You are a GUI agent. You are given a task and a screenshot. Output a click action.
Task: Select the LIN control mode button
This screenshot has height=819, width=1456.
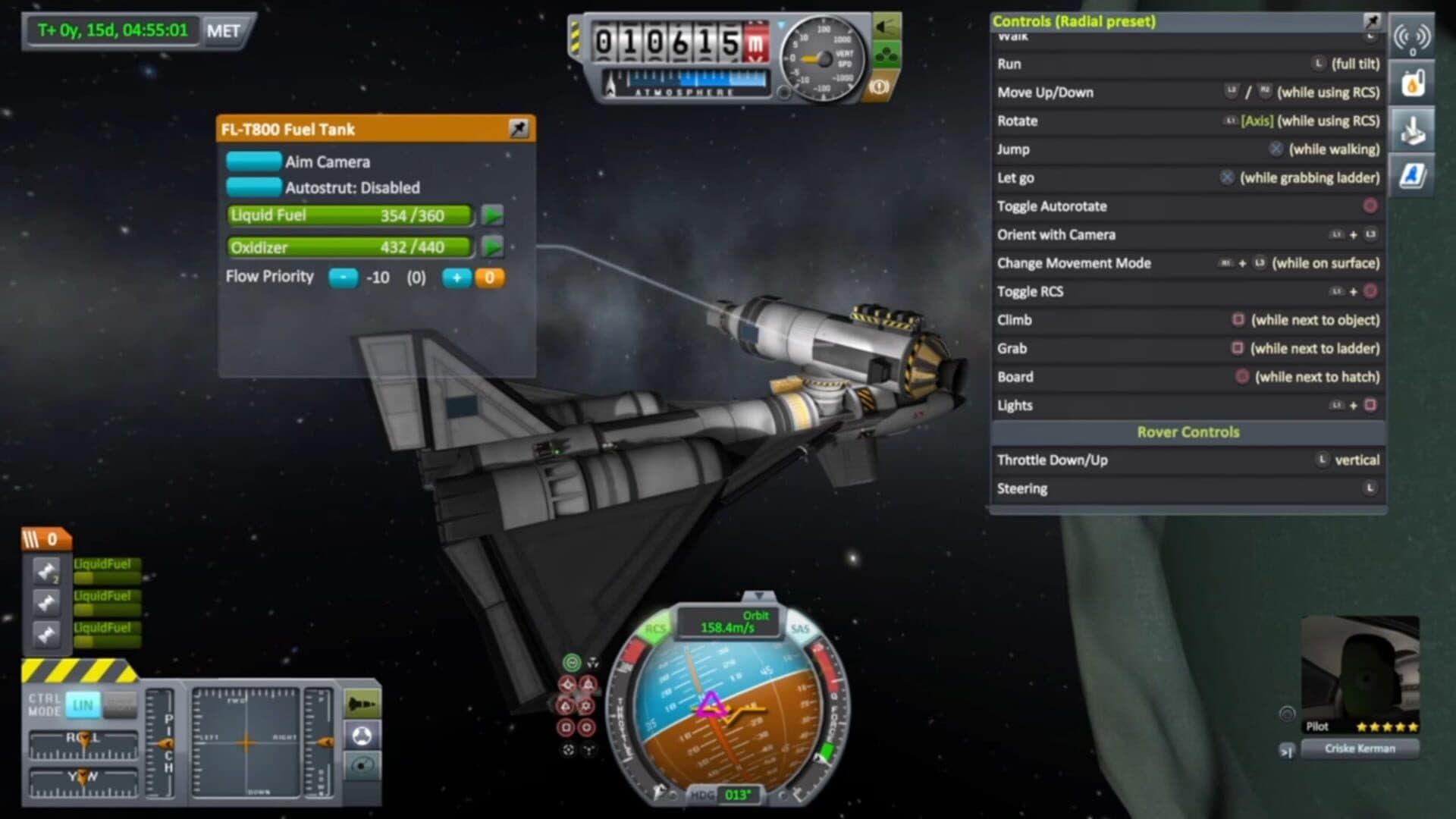tap(83, 705)
